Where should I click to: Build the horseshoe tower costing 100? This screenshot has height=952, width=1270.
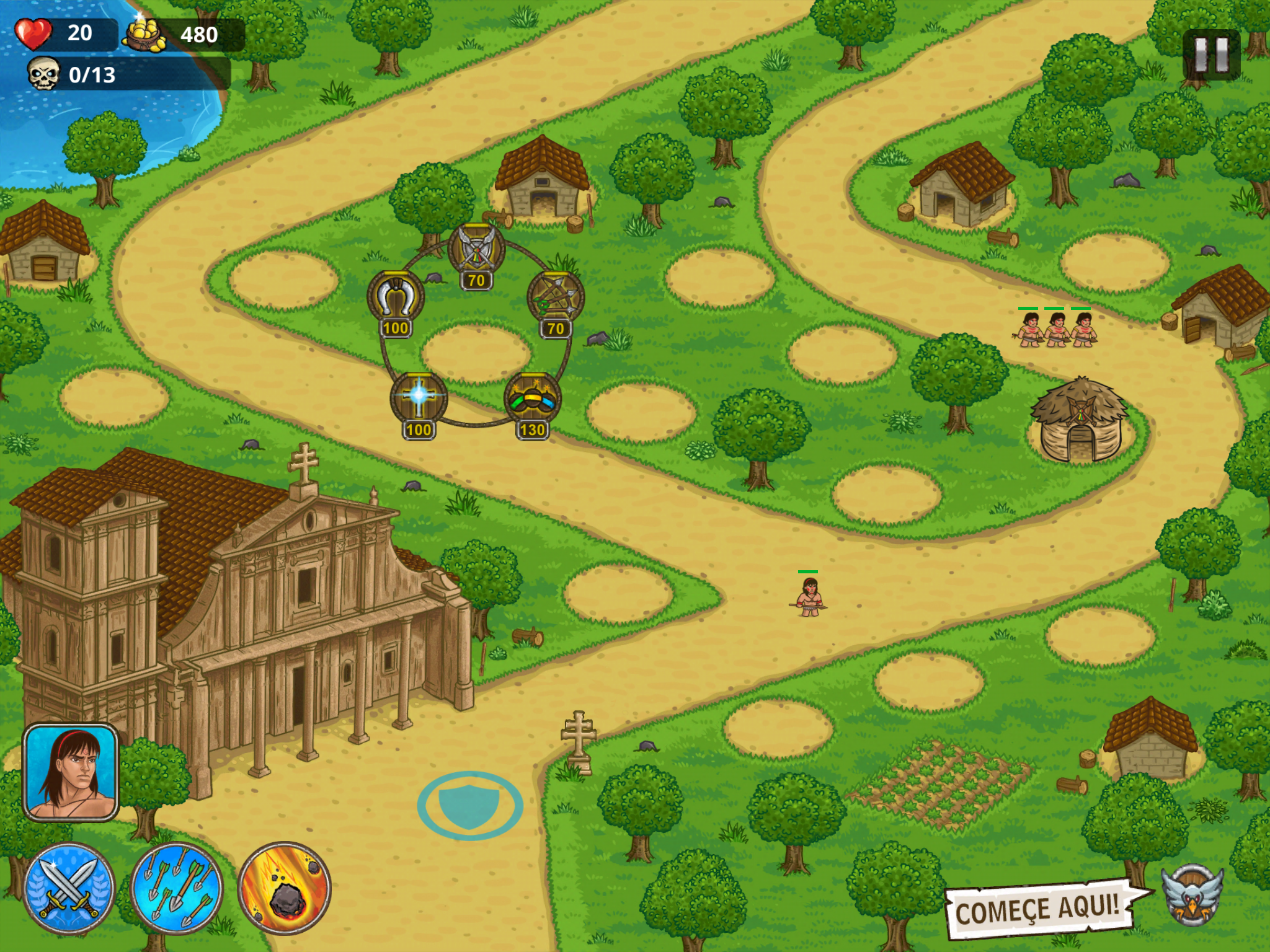[x=396, y=299]
